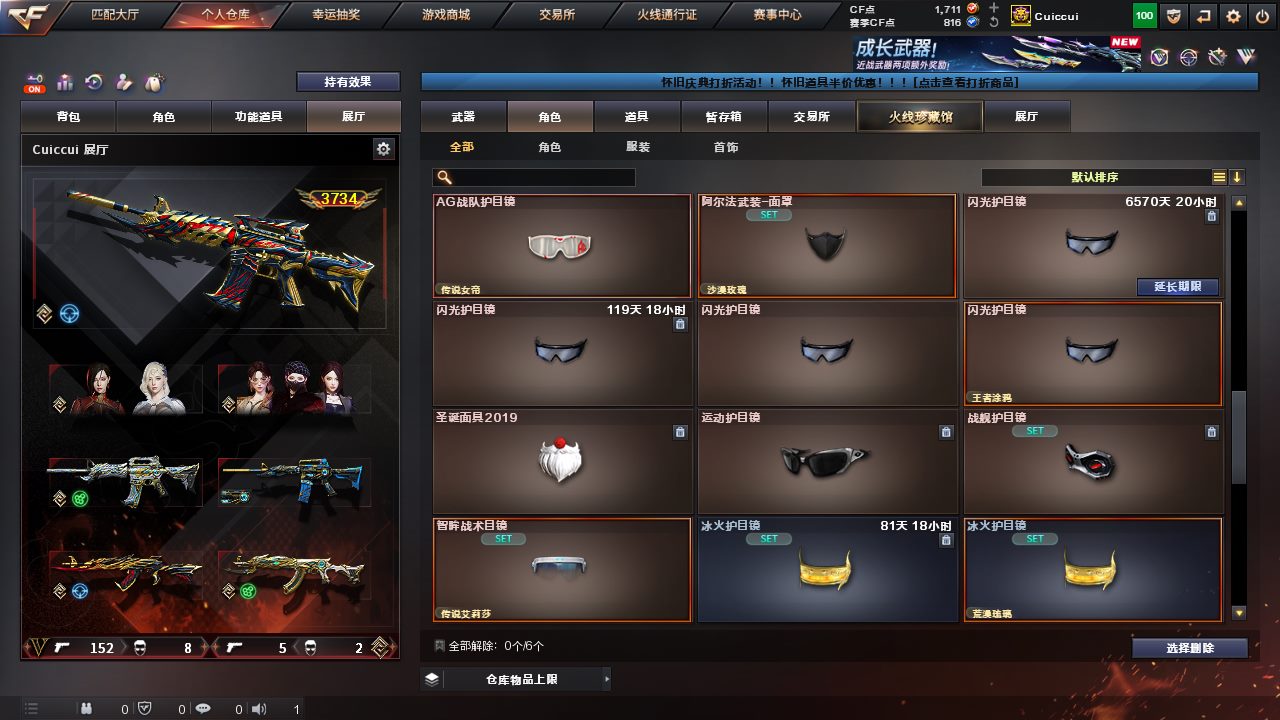1280x720 pixels.
Task: Go to the 幸运抽奖 lucky draw page
Action: 335,15
